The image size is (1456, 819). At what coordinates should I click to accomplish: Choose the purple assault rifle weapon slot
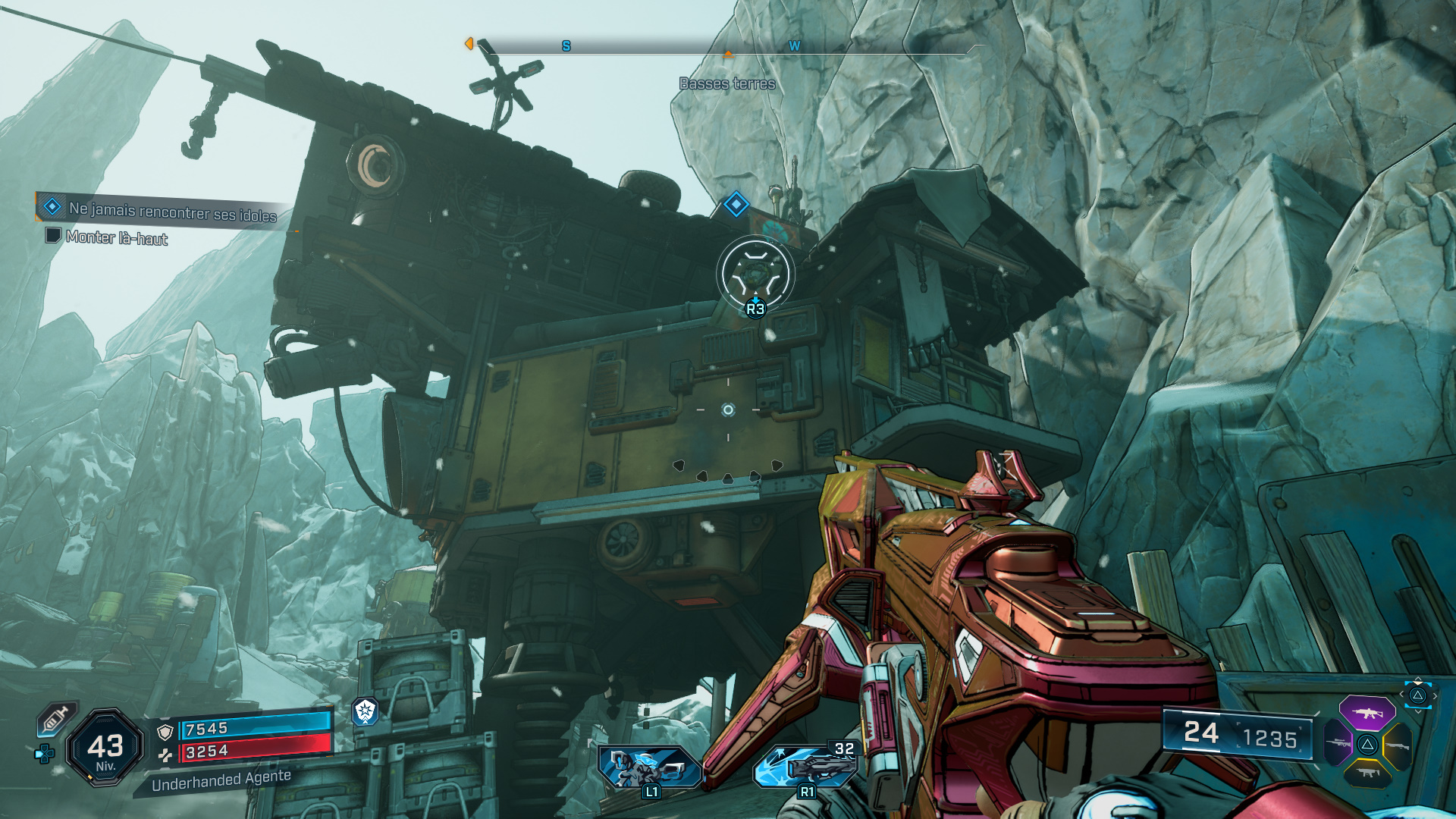(1367, 713)
